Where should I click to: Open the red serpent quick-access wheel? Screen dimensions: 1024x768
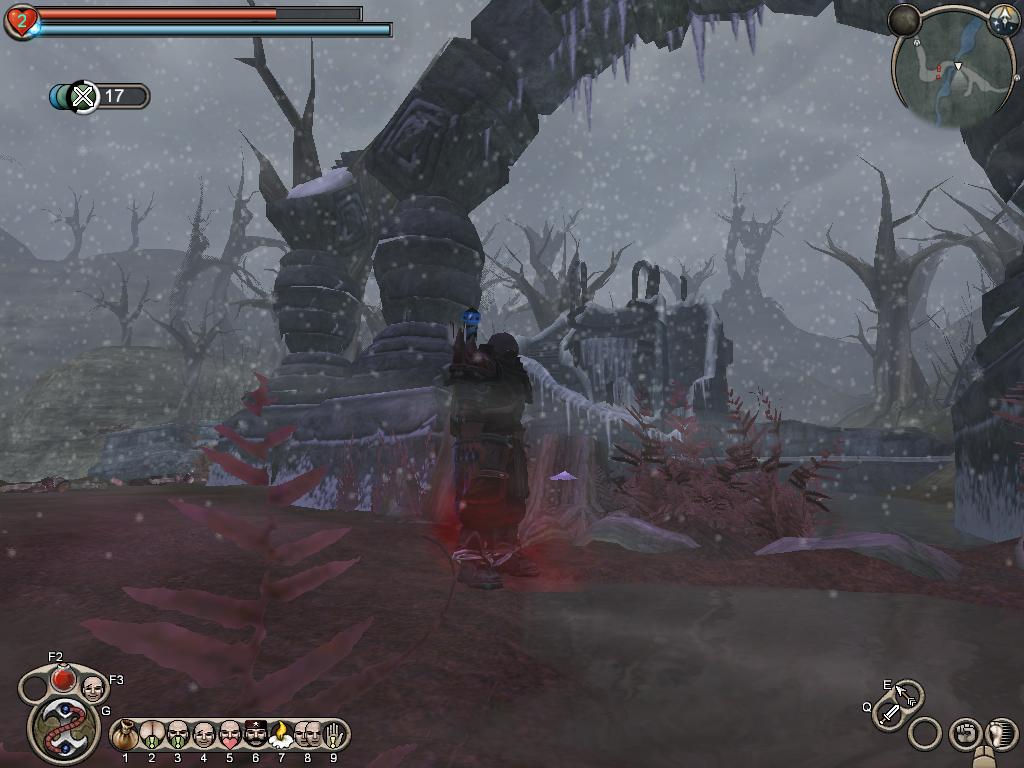pos(65,728)
